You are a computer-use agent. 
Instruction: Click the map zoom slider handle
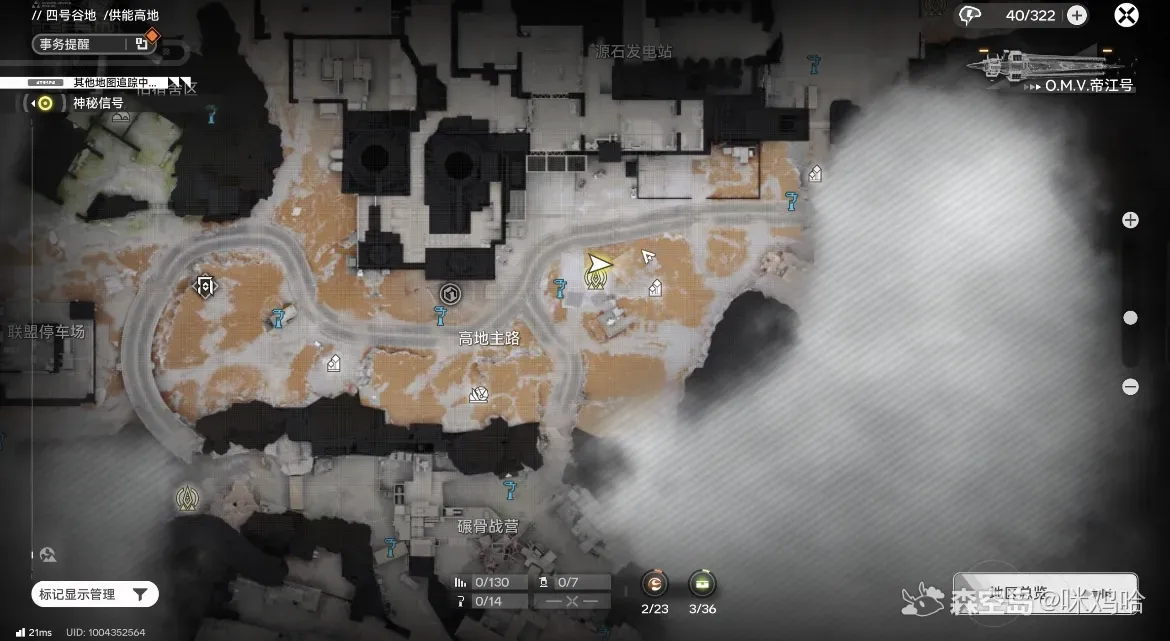pyautogui.click(x=1130, y=318)
